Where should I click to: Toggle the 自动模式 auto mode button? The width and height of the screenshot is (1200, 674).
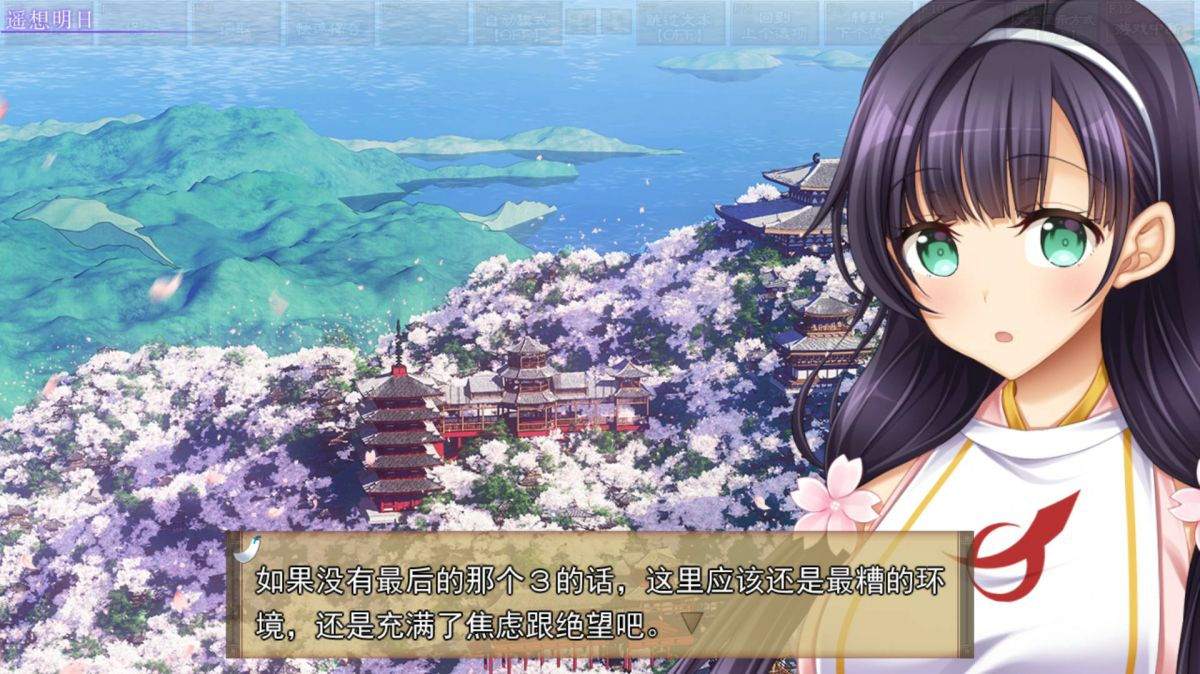click(516, 24)
